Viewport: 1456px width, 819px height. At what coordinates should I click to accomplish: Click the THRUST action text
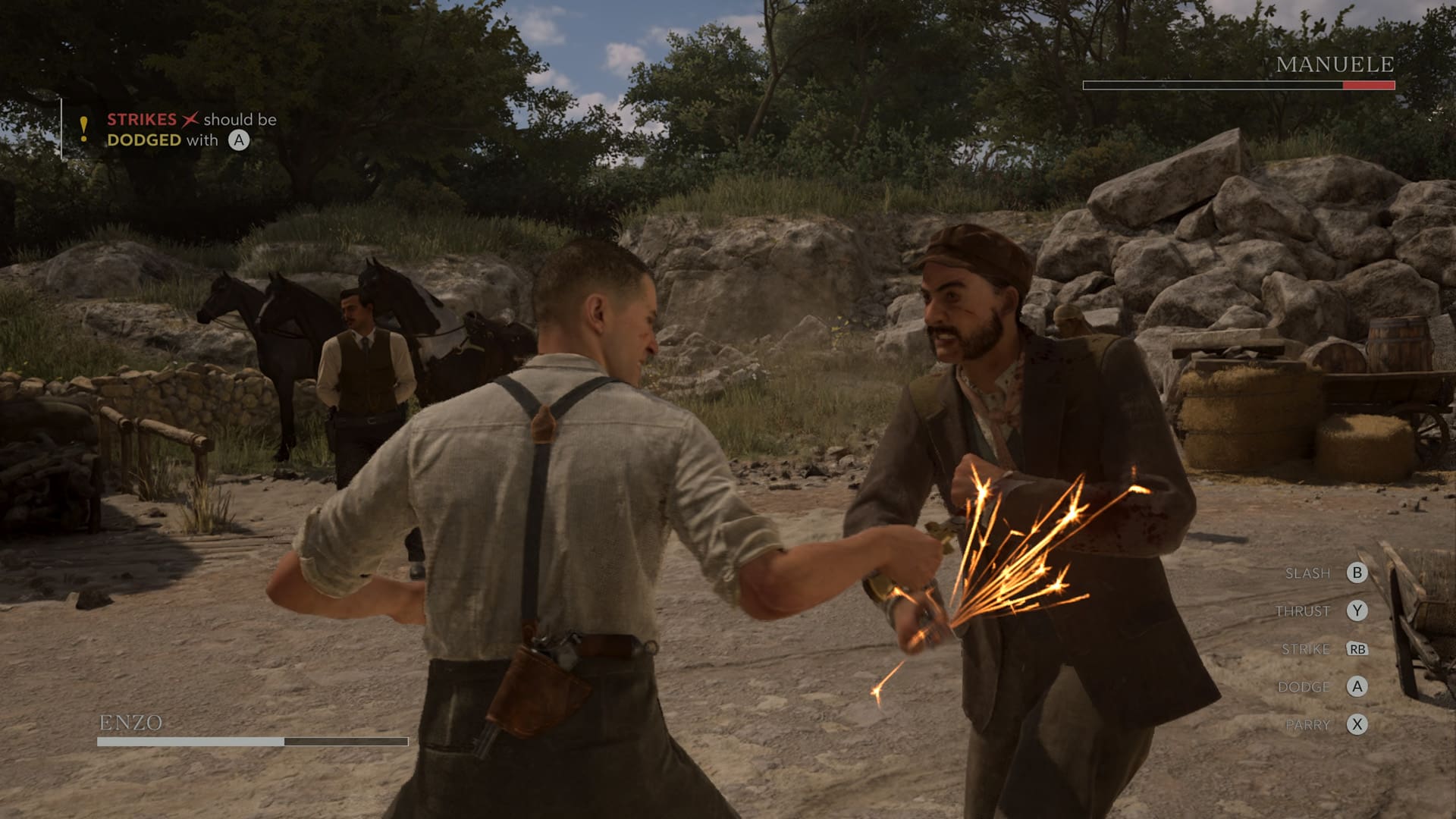tap(1303, 610)
